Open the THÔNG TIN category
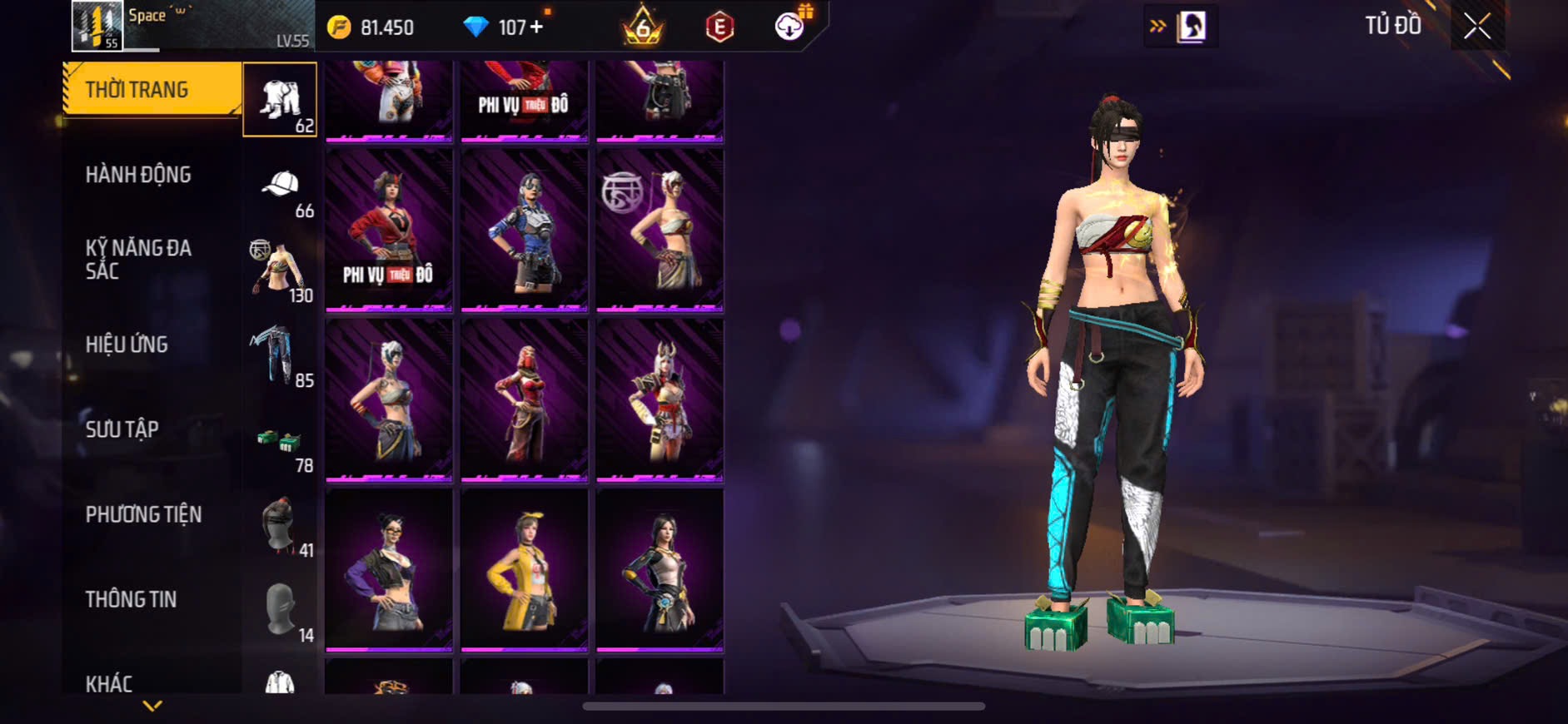1568x724 pixels. pos(131,599)
